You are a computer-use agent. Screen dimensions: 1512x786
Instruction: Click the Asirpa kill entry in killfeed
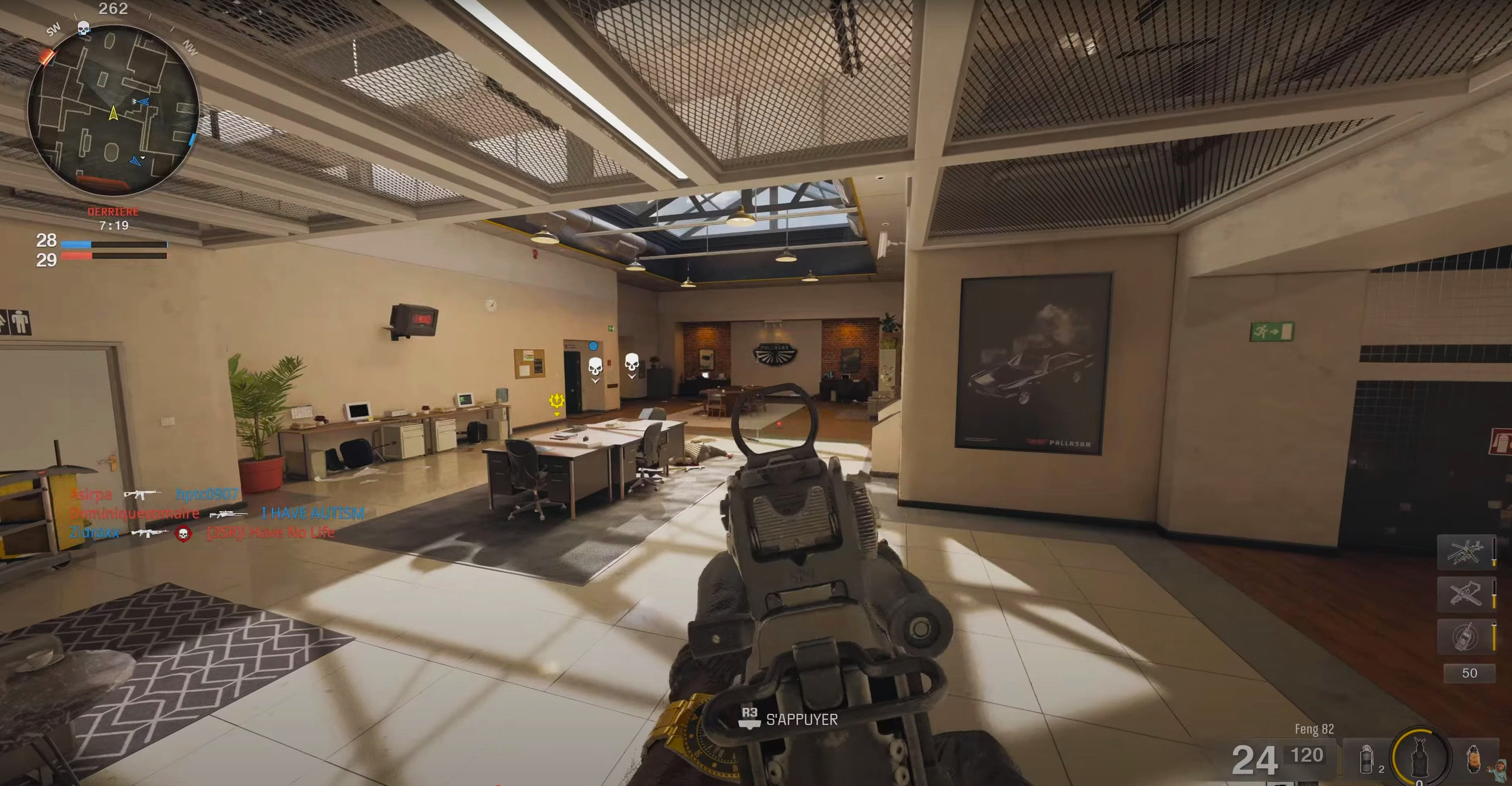tap(100, 495)
